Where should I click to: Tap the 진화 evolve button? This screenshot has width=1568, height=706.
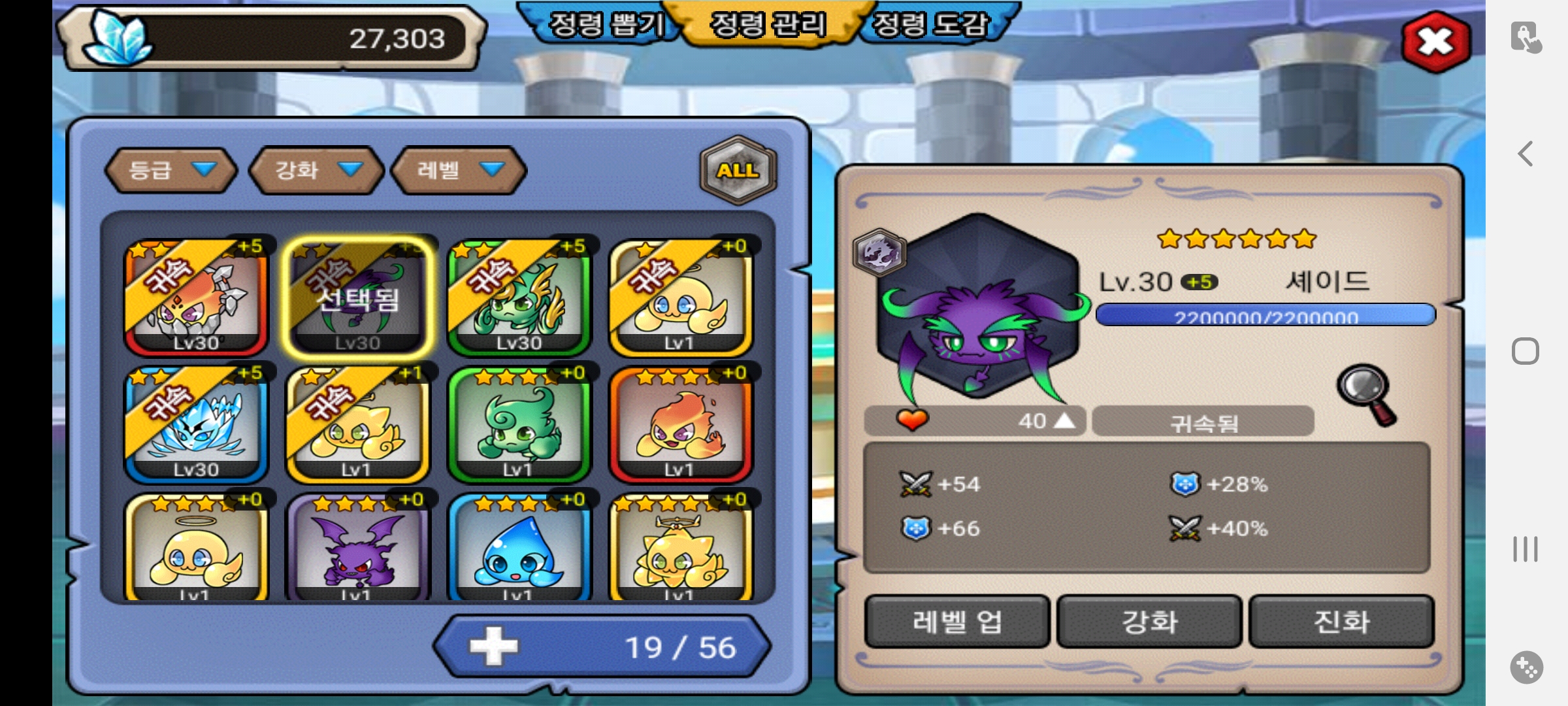click(x=1341, y=622)
